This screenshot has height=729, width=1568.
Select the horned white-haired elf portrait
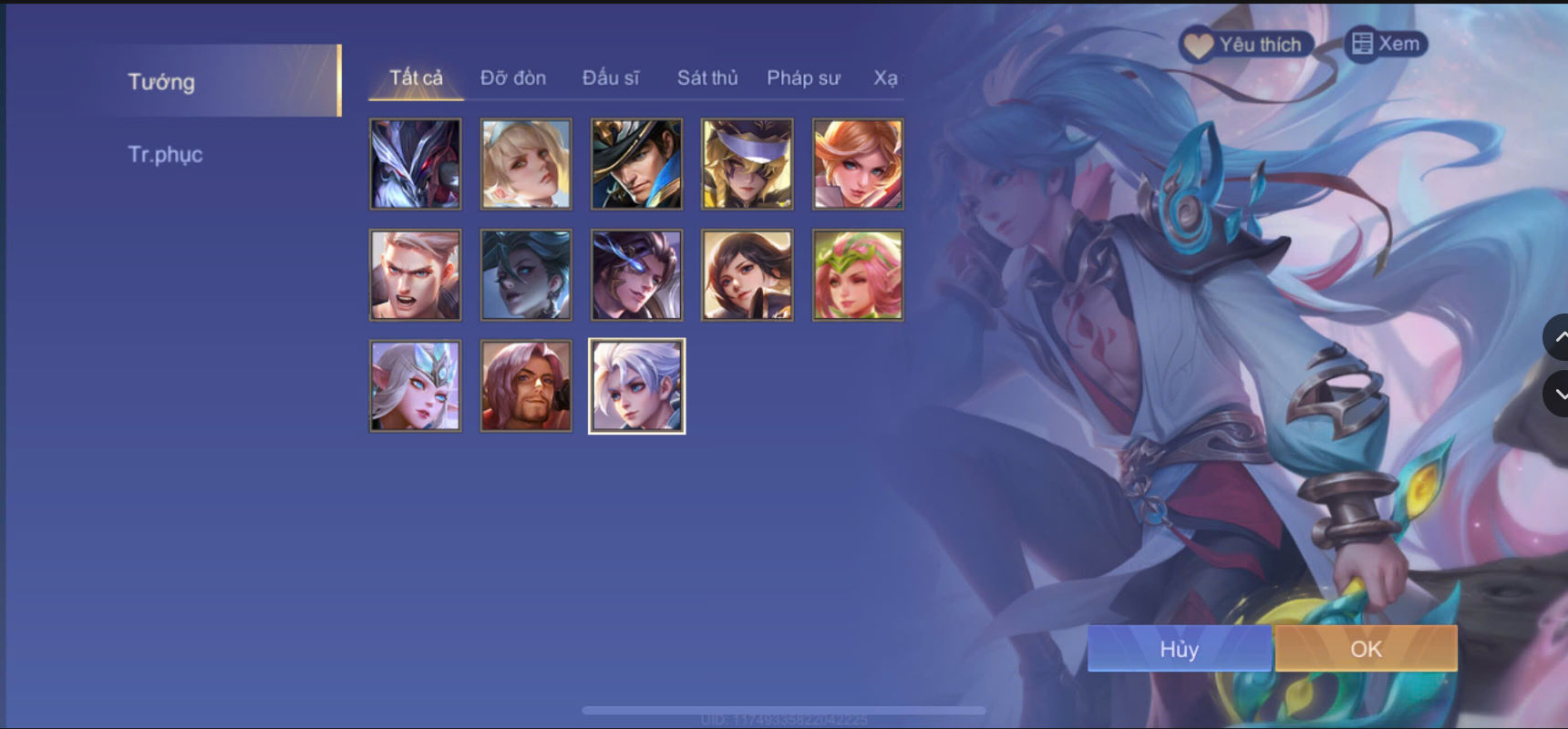tap(415, 385)
